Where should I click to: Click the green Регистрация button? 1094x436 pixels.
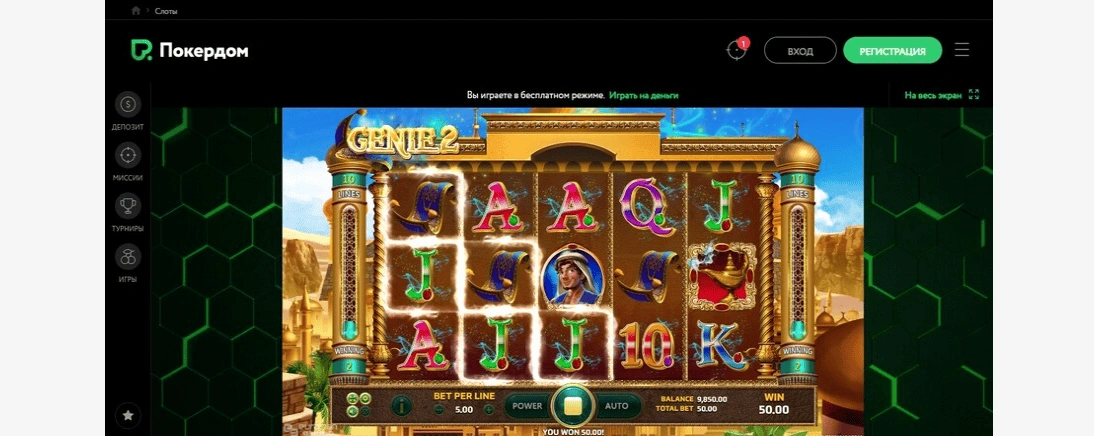pos(892,51)
